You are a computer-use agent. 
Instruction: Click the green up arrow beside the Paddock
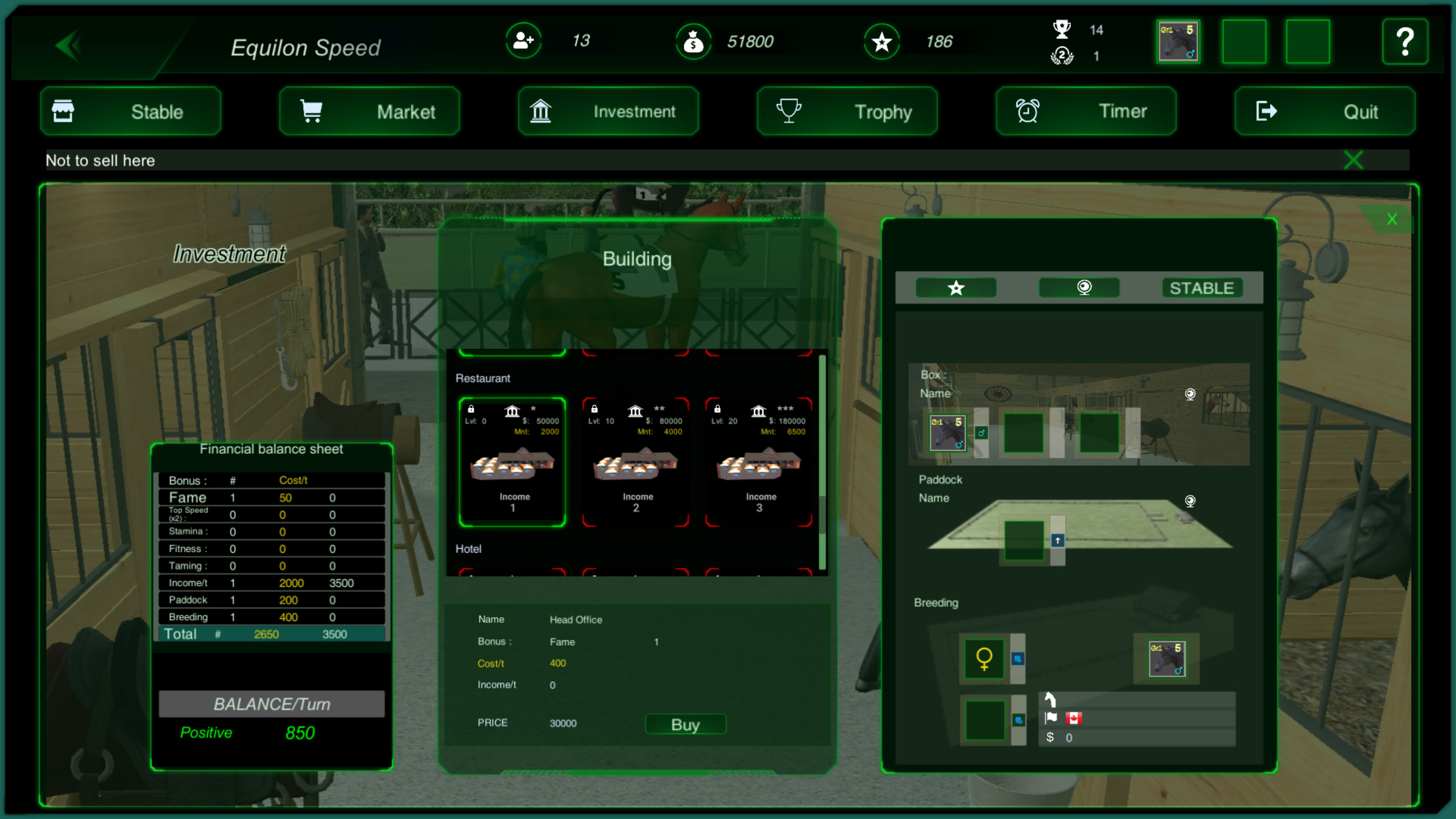pos(1057,540)
